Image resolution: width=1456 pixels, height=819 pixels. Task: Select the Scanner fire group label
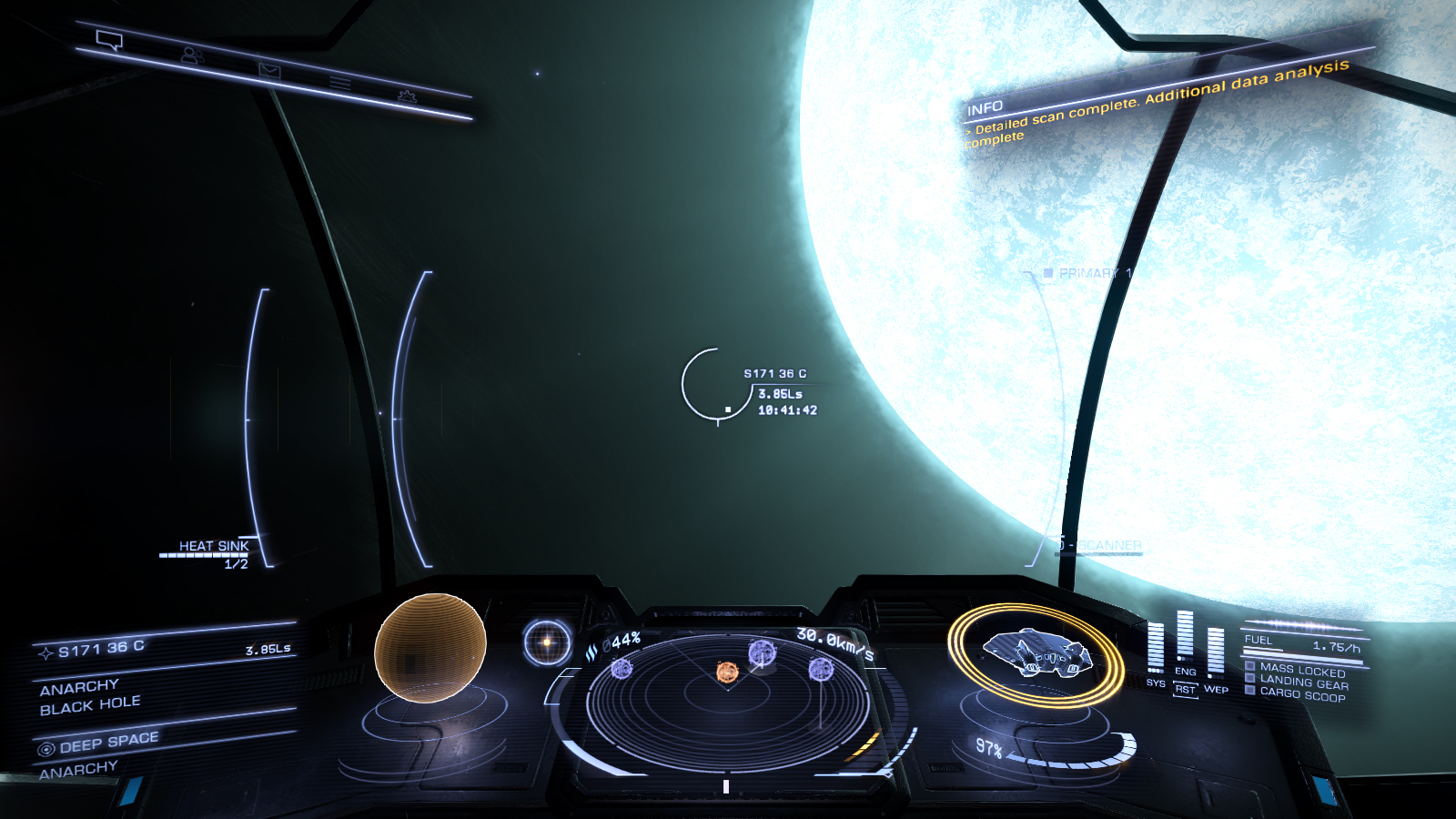pyautogui.click(x=1108, y=546)
